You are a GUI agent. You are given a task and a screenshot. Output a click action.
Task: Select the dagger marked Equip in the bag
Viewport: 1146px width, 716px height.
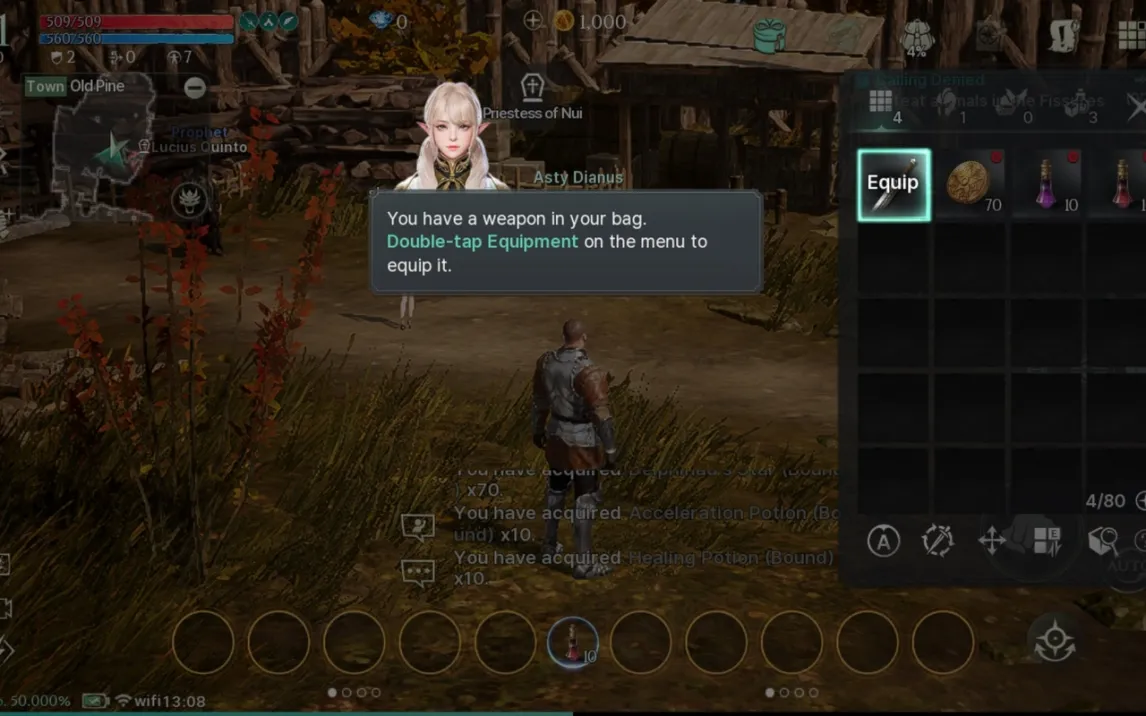click(x=894, y=185)
